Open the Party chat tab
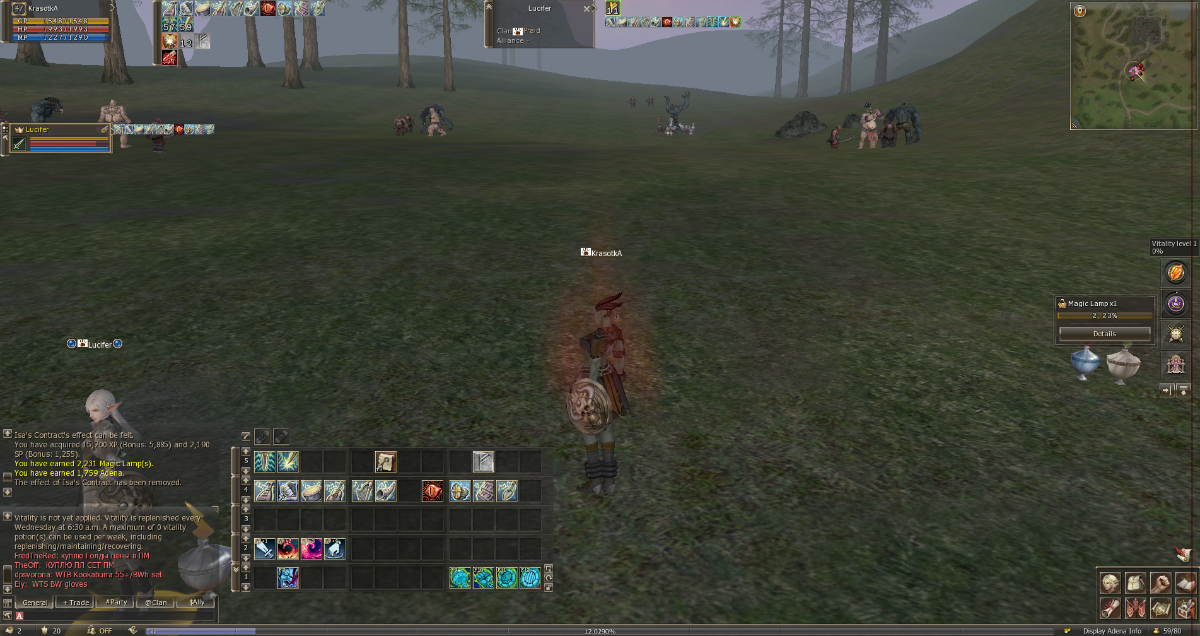The height and width of the screenshot is (636, 1200). [x=116, y=602]
